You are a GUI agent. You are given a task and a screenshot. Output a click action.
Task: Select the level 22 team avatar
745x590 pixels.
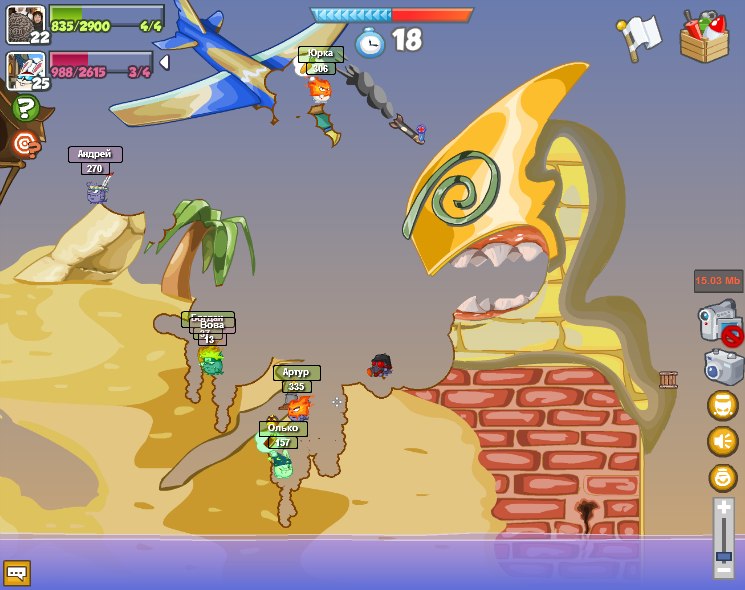pos(24,22)
